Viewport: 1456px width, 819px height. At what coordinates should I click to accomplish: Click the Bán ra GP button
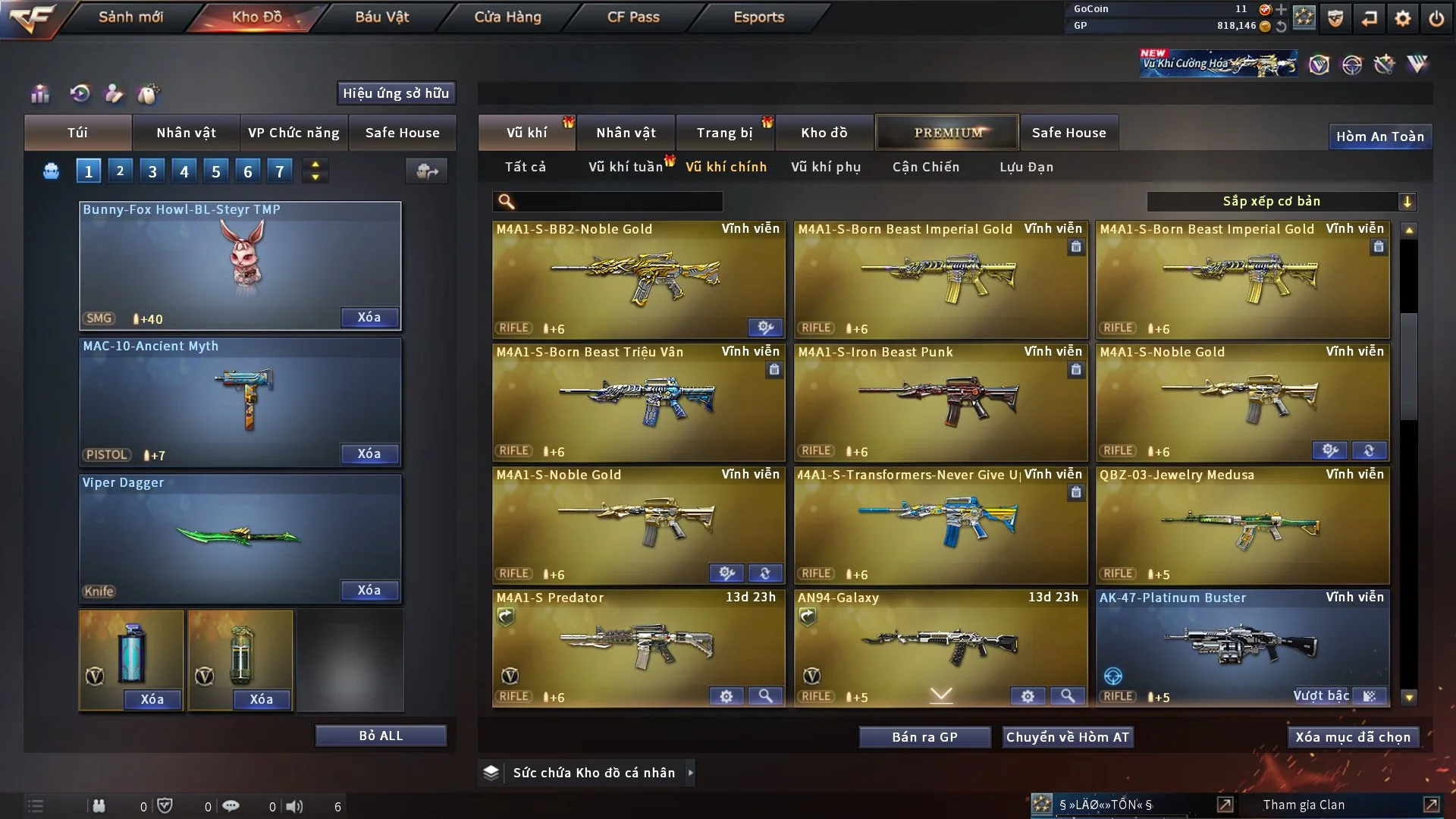(x=924, y=737)
